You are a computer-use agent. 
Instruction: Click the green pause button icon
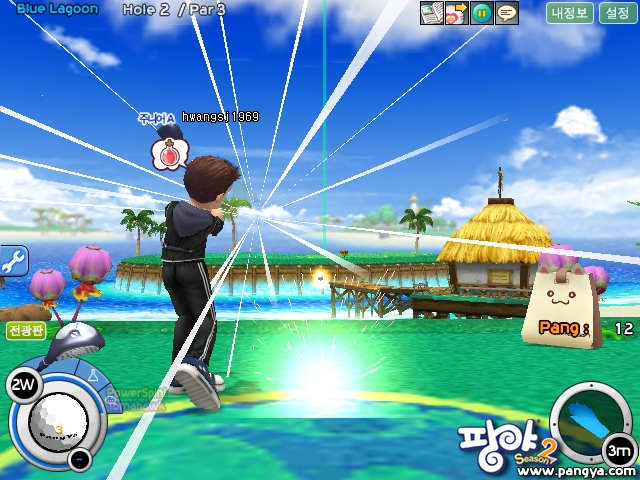tap(482, 13)
